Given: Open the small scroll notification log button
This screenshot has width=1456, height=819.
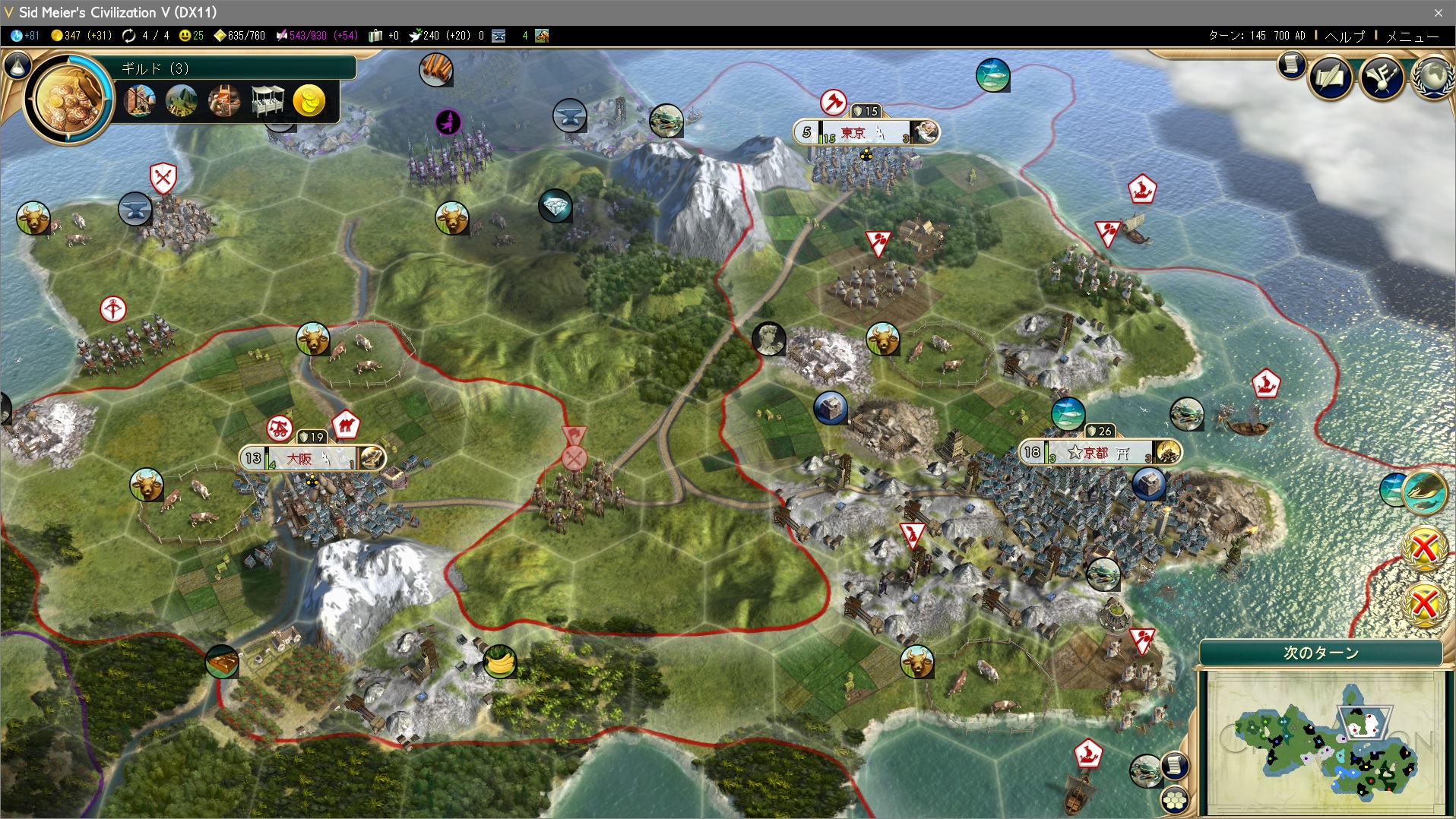Looking at the screenshot, I should [1290, 65].
